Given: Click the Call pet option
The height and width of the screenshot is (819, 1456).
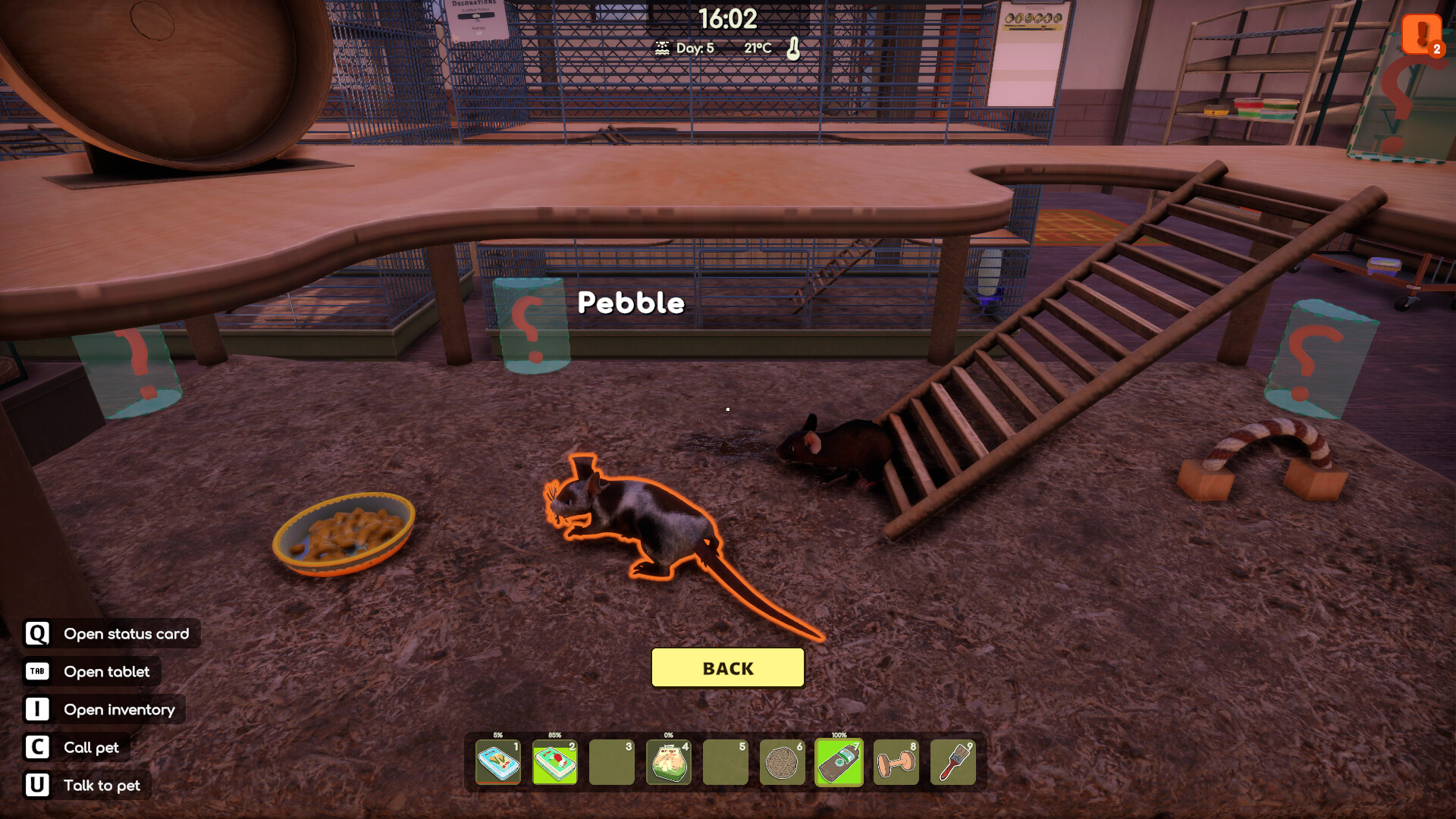Looking at the screenshot, I should (77, 748).
